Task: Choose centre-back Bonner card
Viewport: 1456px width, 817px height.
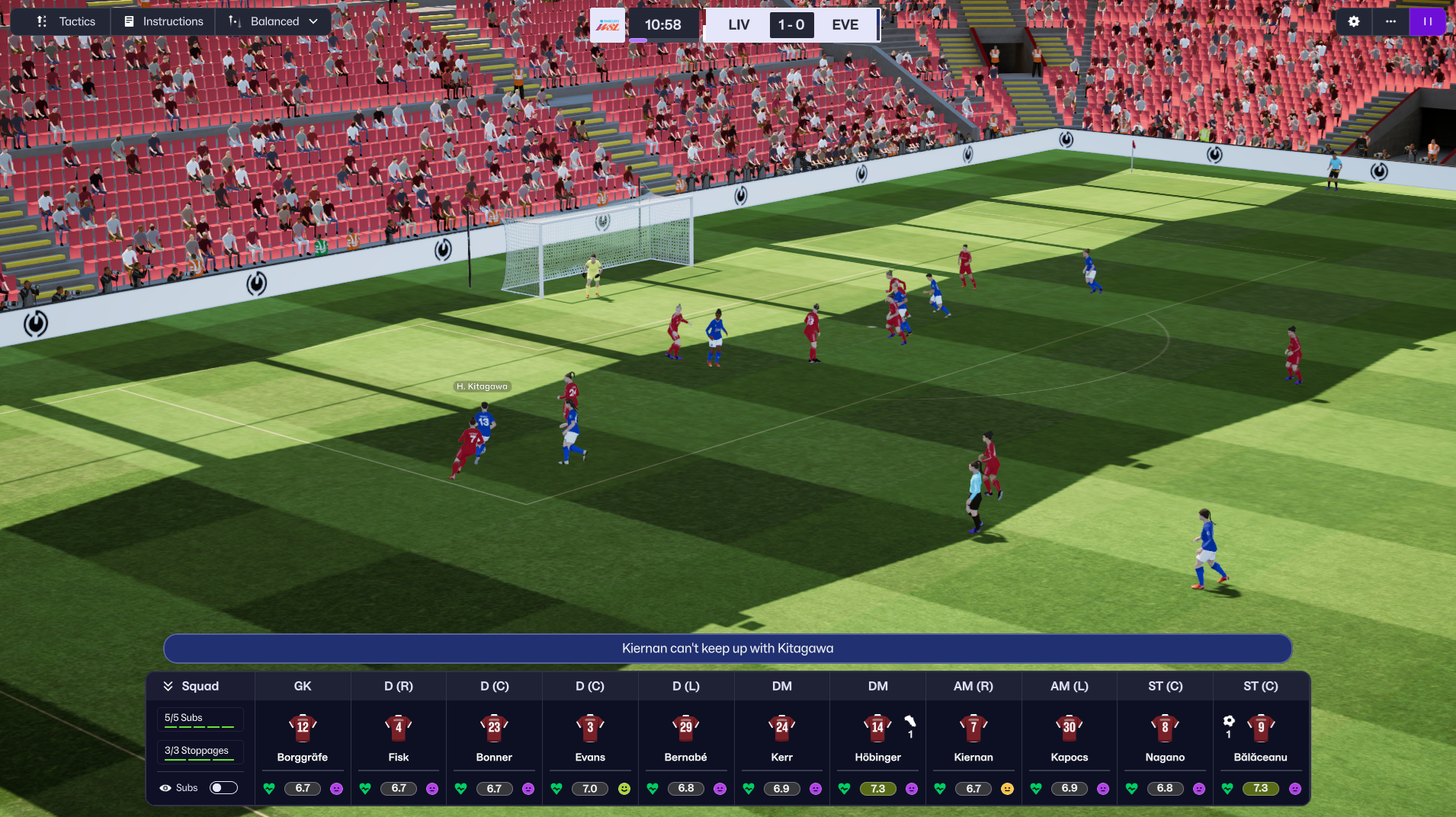Action: click(494, 738)
